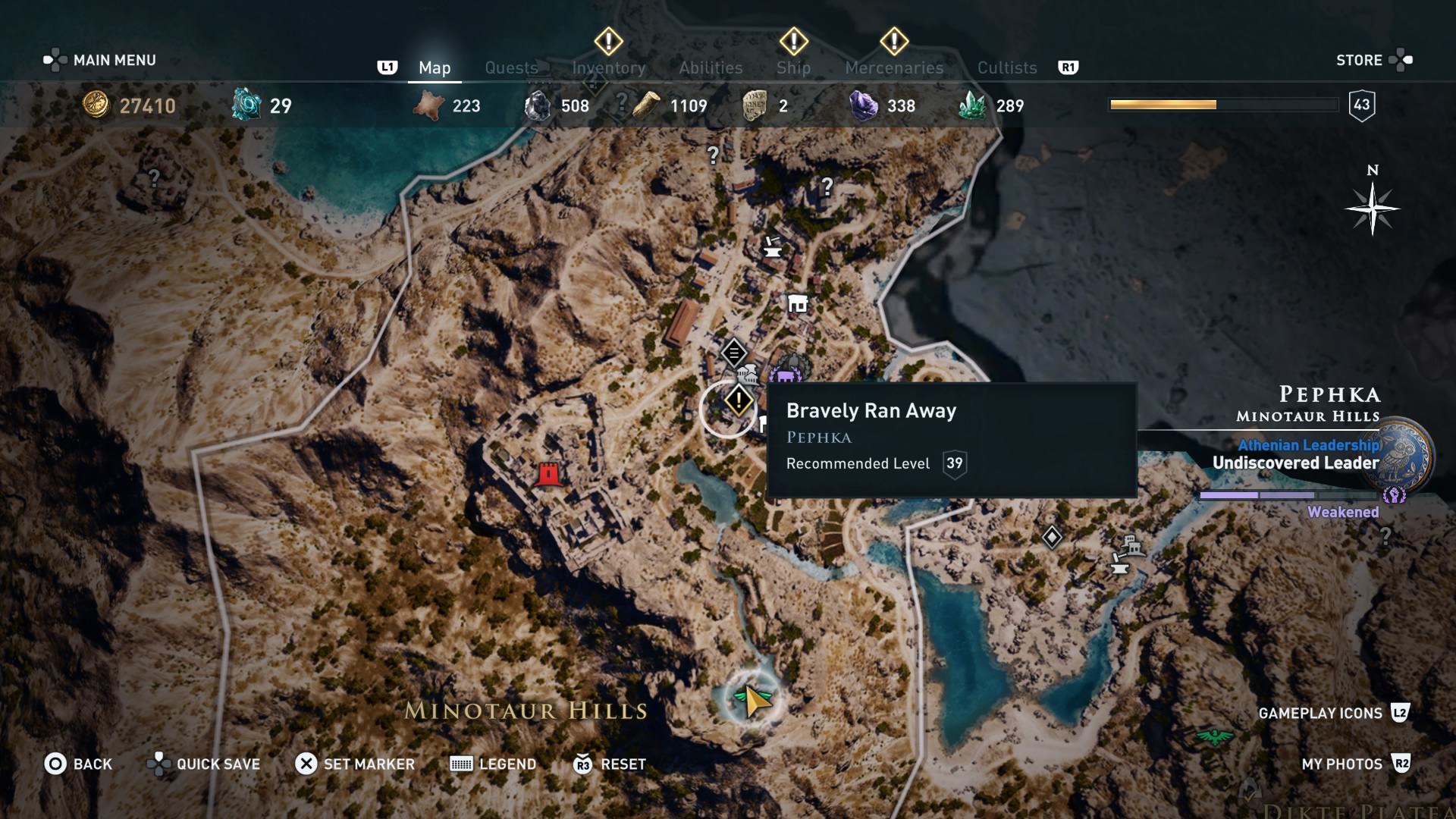Show the Cultists tab

(1007, 68)
